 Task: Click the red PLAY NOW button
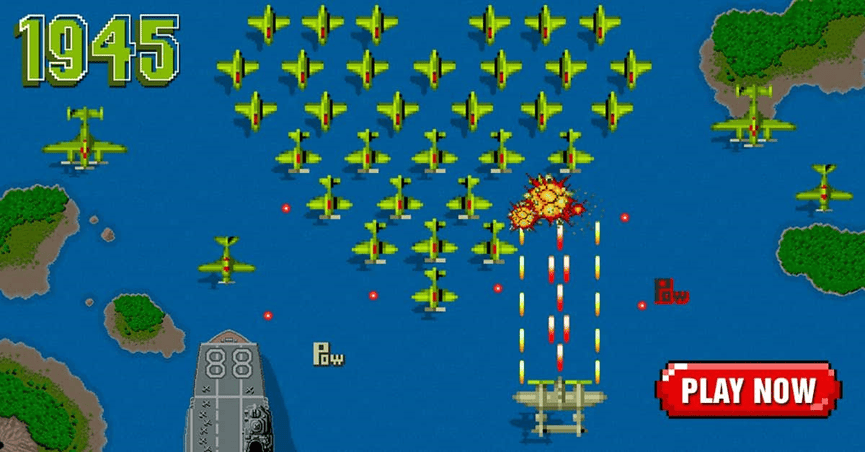[748, 390]
